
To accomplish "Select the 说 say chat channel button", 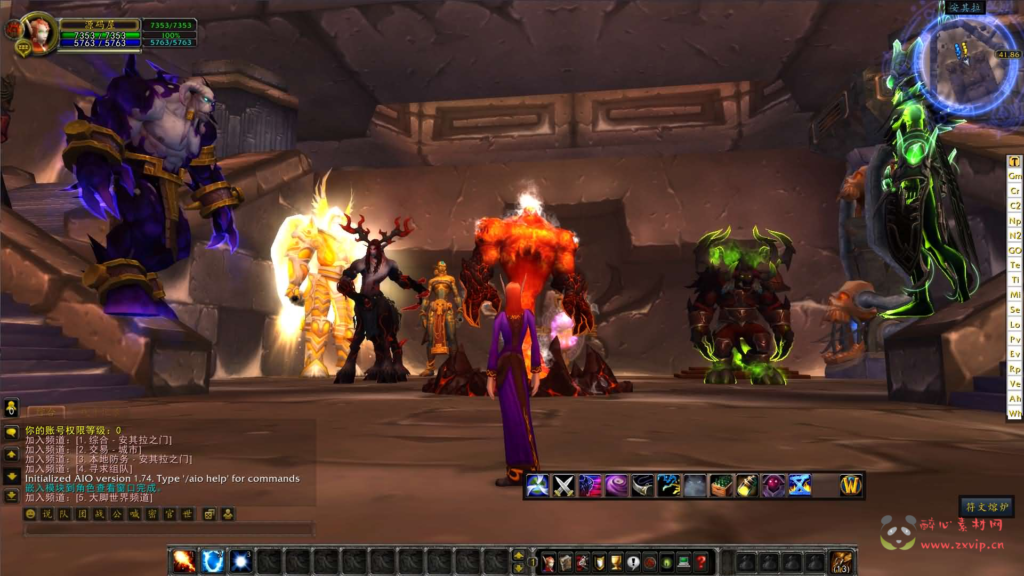I will [x=46, y=514].
